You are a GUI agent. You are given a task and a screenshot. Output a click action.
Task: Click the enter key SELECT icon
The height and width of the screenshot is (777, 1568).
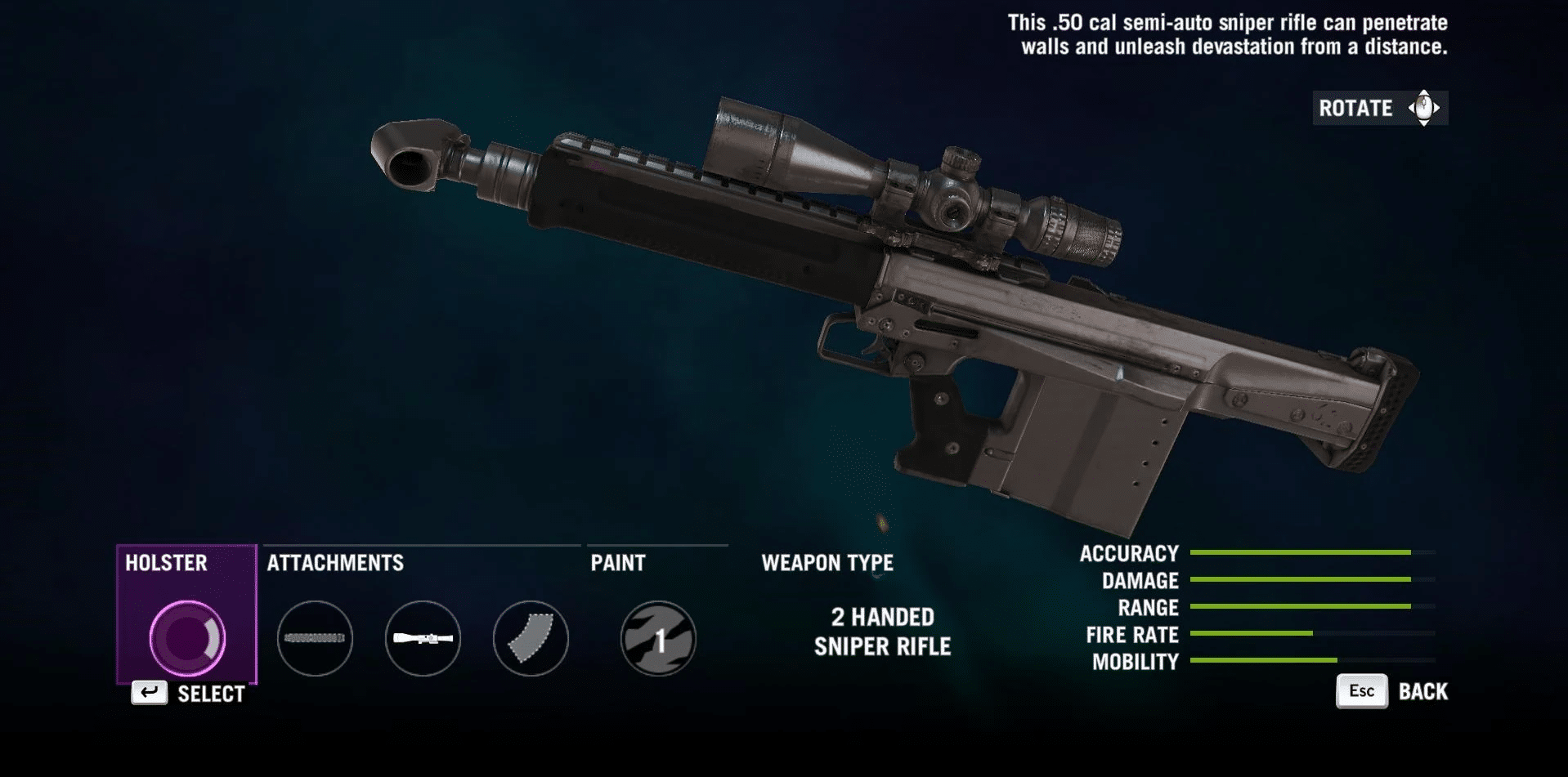coord(149,694)
